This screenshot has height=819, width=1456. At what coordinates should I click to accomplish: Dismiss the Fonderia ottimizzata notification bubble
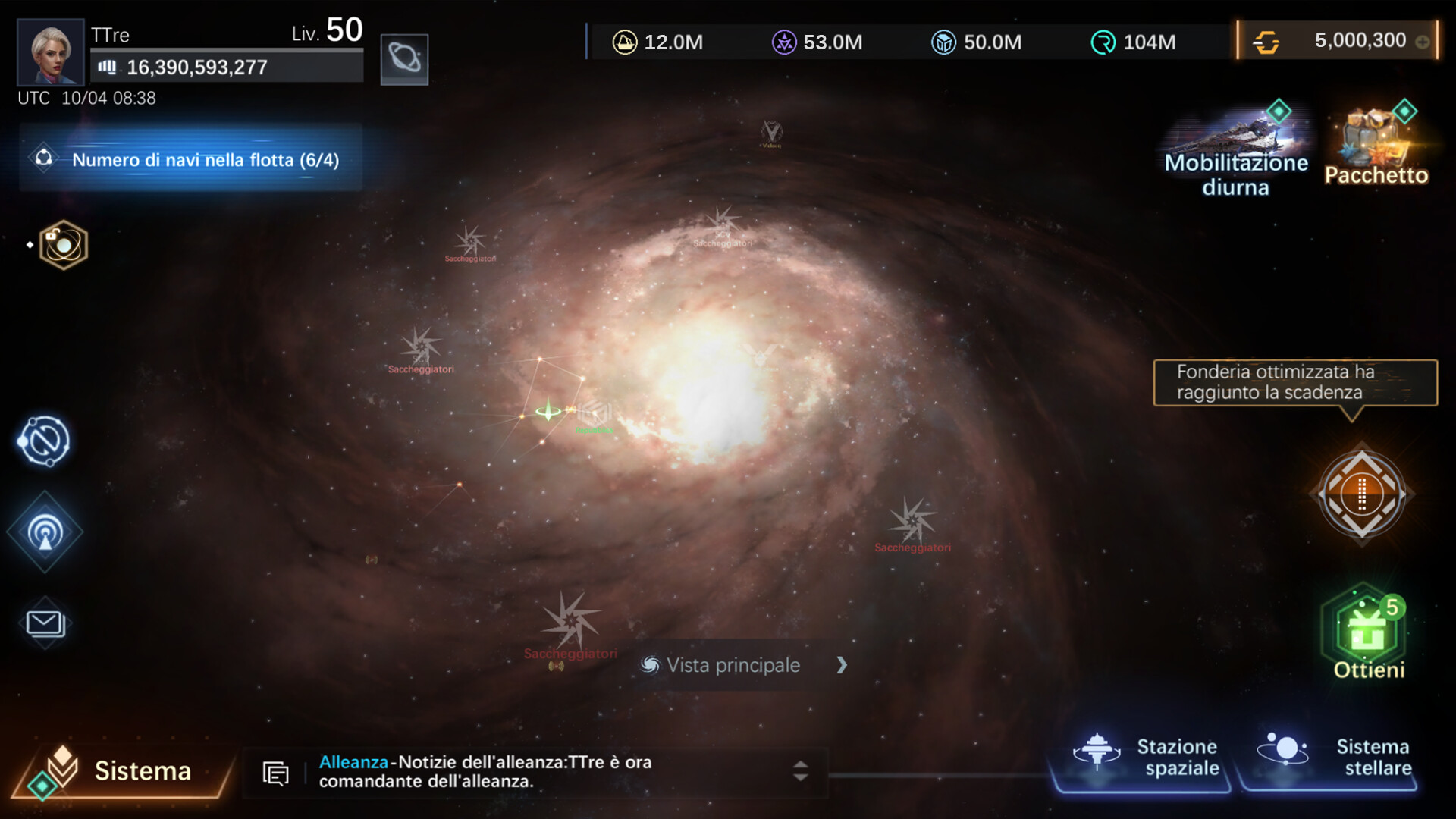click(1295, 382)
